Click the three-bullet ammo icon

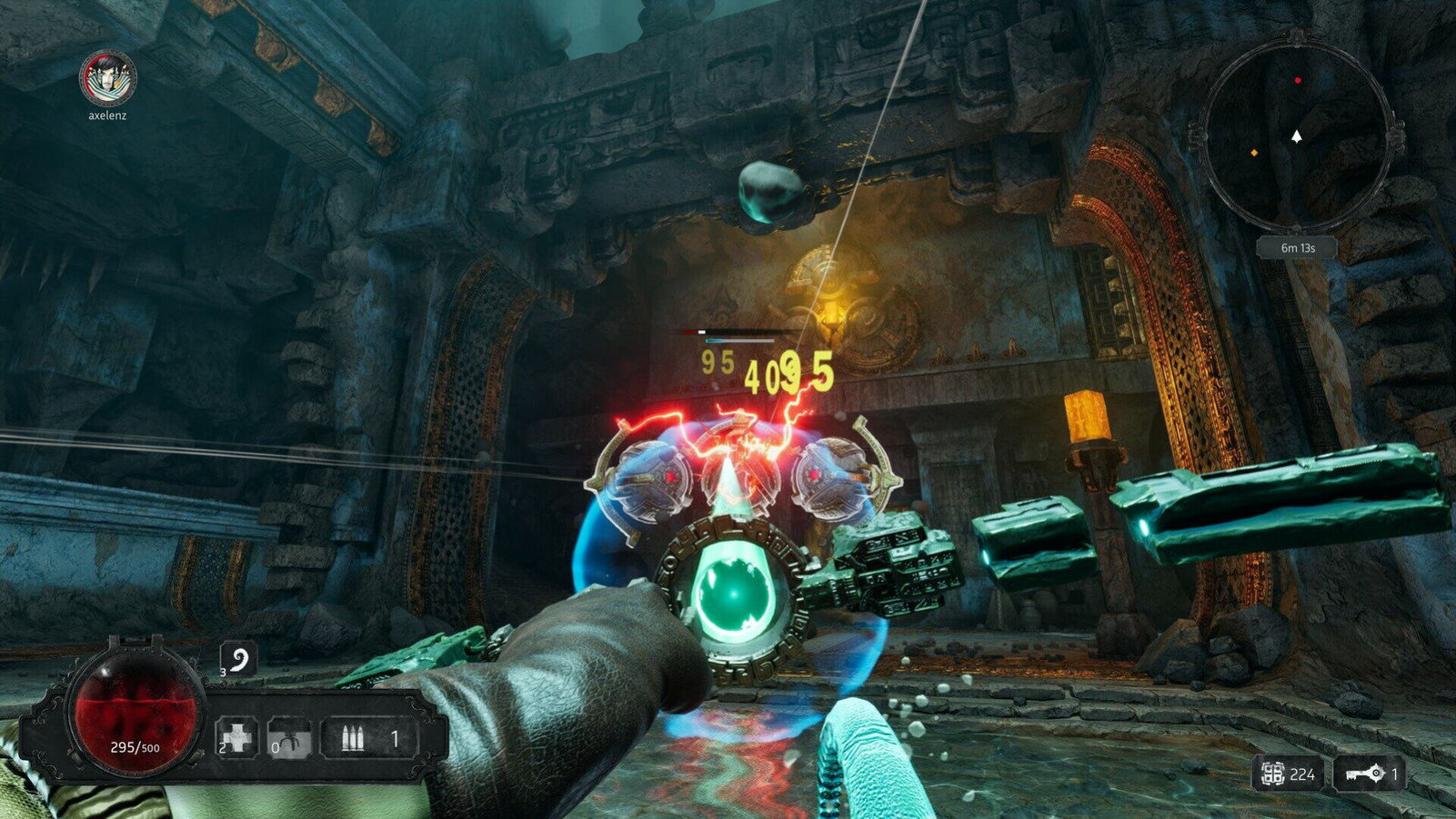353,739
